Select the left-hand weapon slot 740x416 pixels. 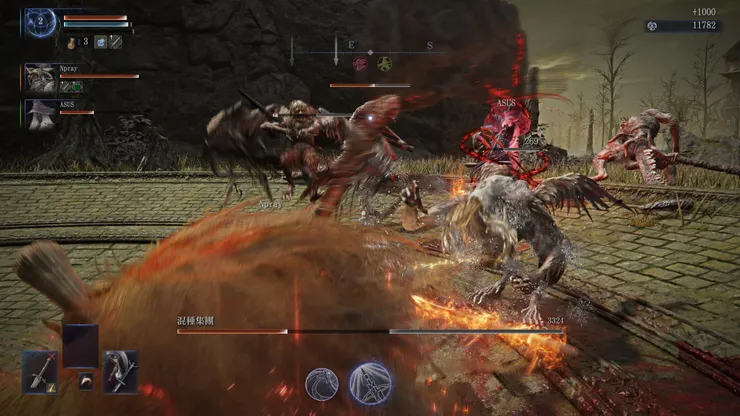[41, 371]
